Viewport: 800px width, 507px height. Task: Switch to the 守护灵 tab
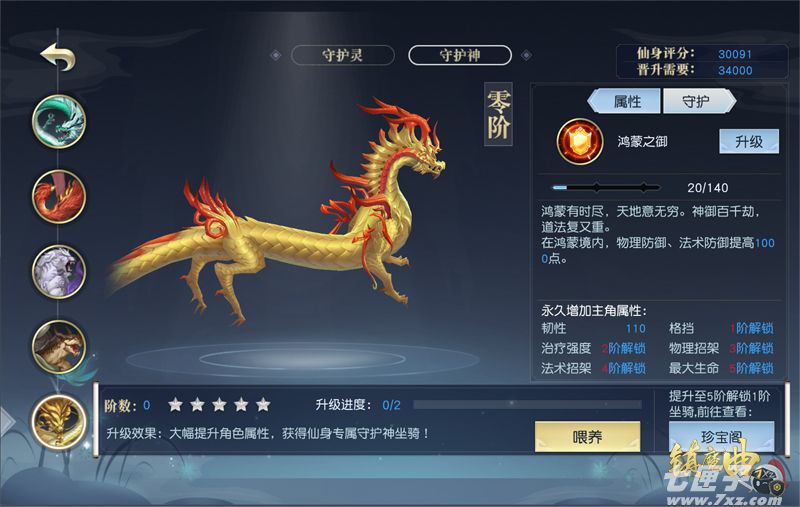click(342, 55)
